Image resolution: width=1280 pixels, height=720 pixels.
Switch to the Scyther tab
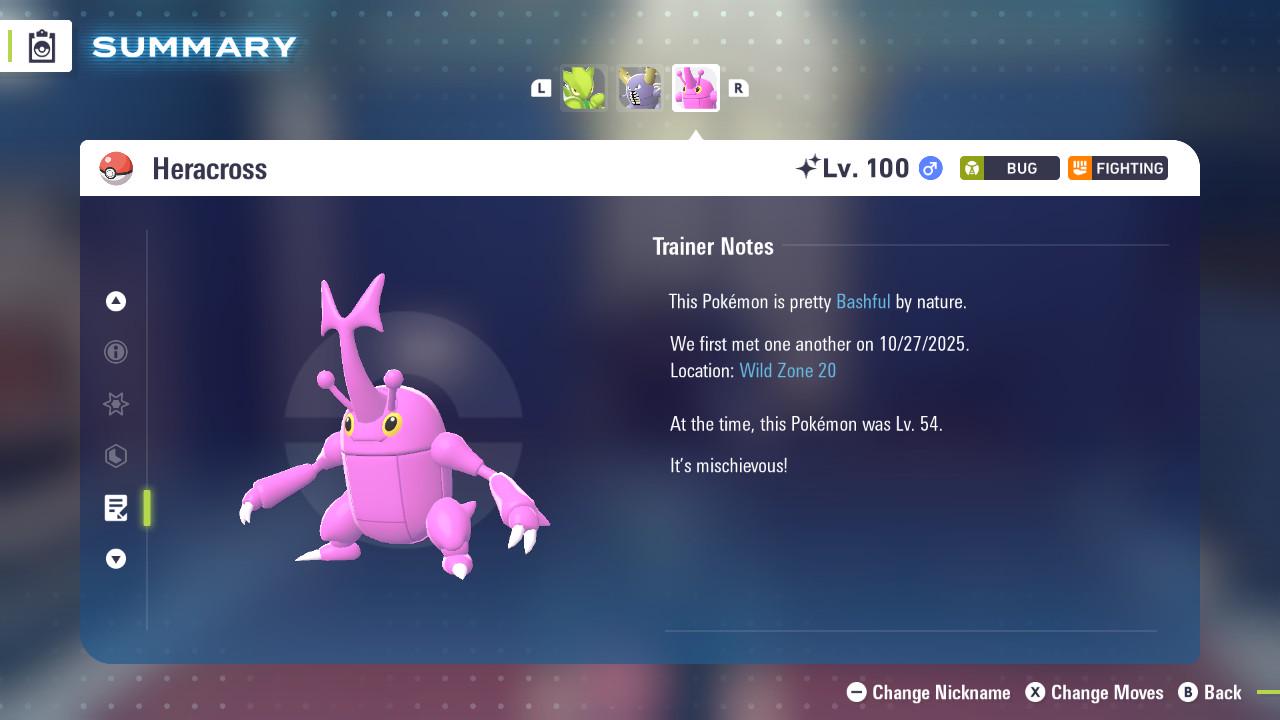[584, 88]
